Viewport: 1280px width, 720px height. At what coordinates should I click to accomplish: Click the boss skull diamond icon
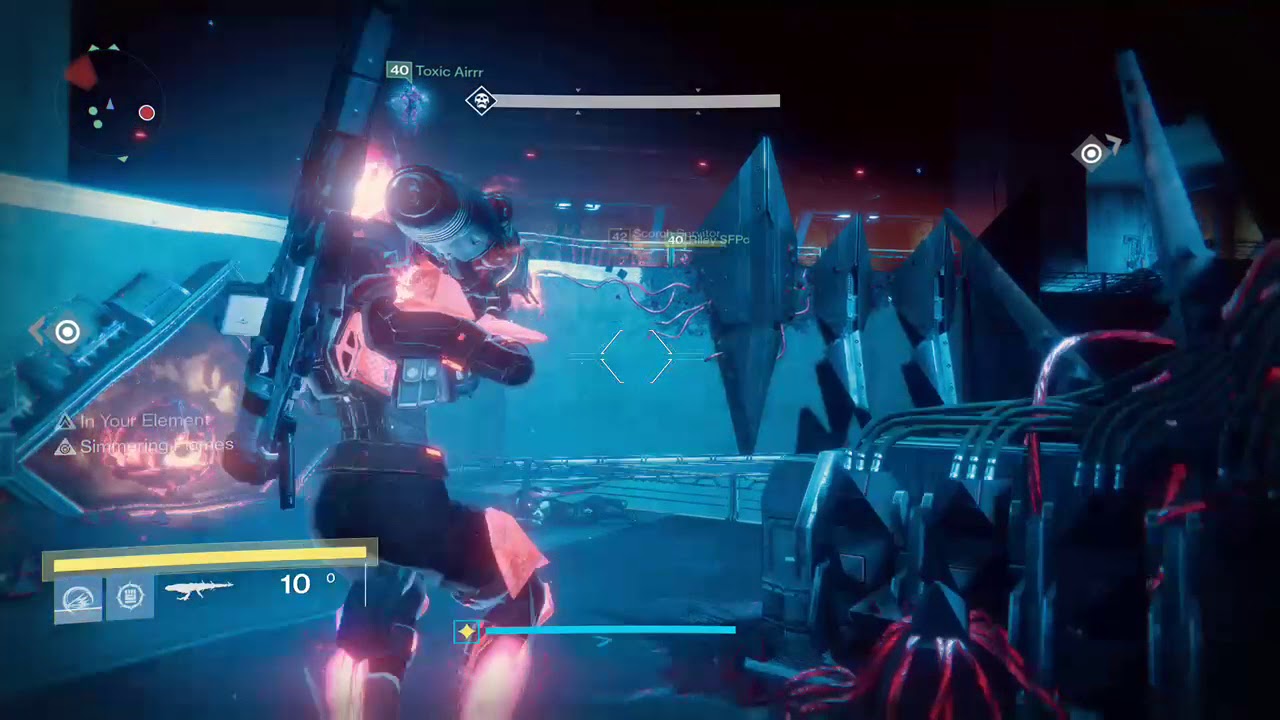(481, 100)
